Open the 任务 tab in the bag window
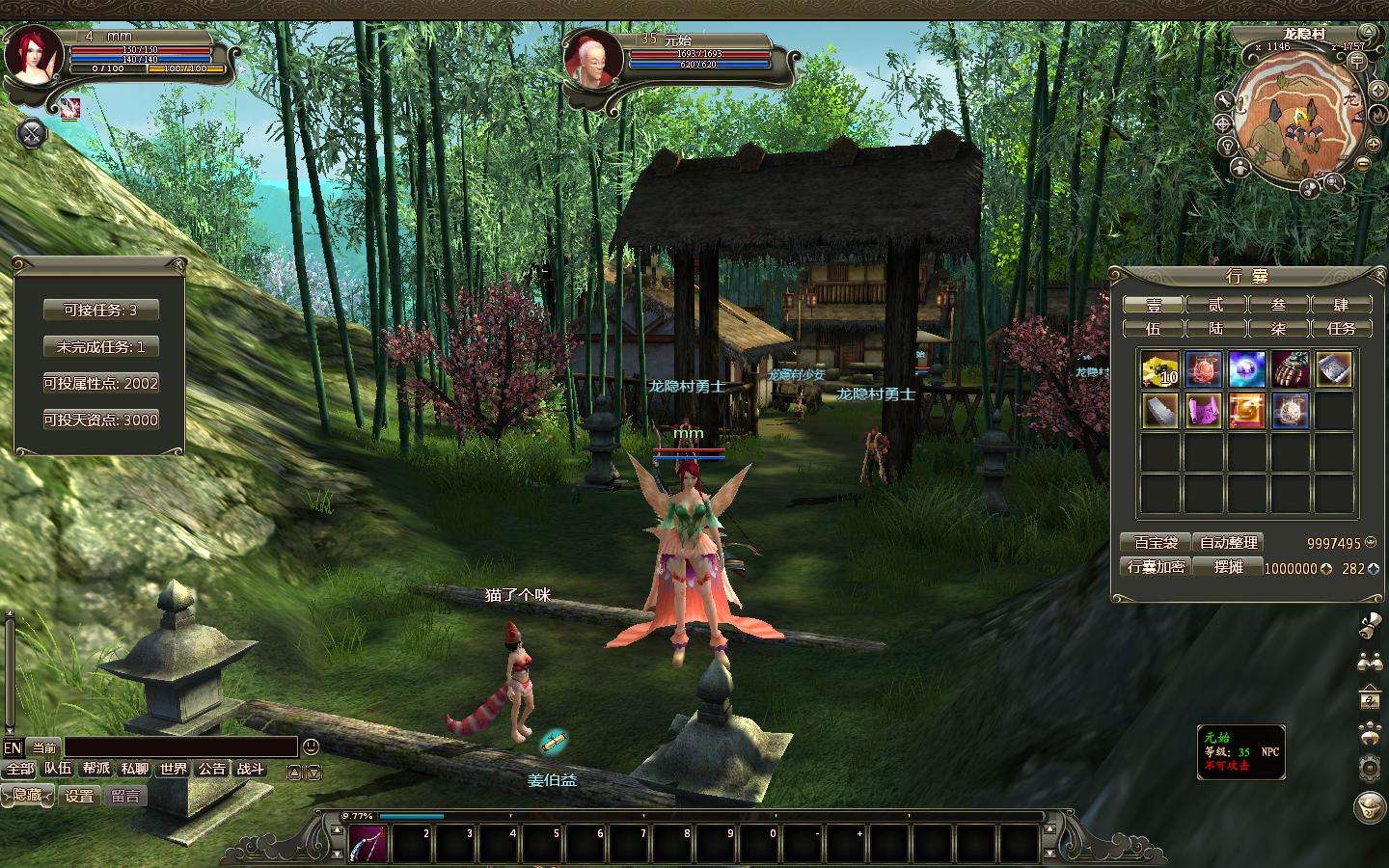 (x=1343, y=328)
